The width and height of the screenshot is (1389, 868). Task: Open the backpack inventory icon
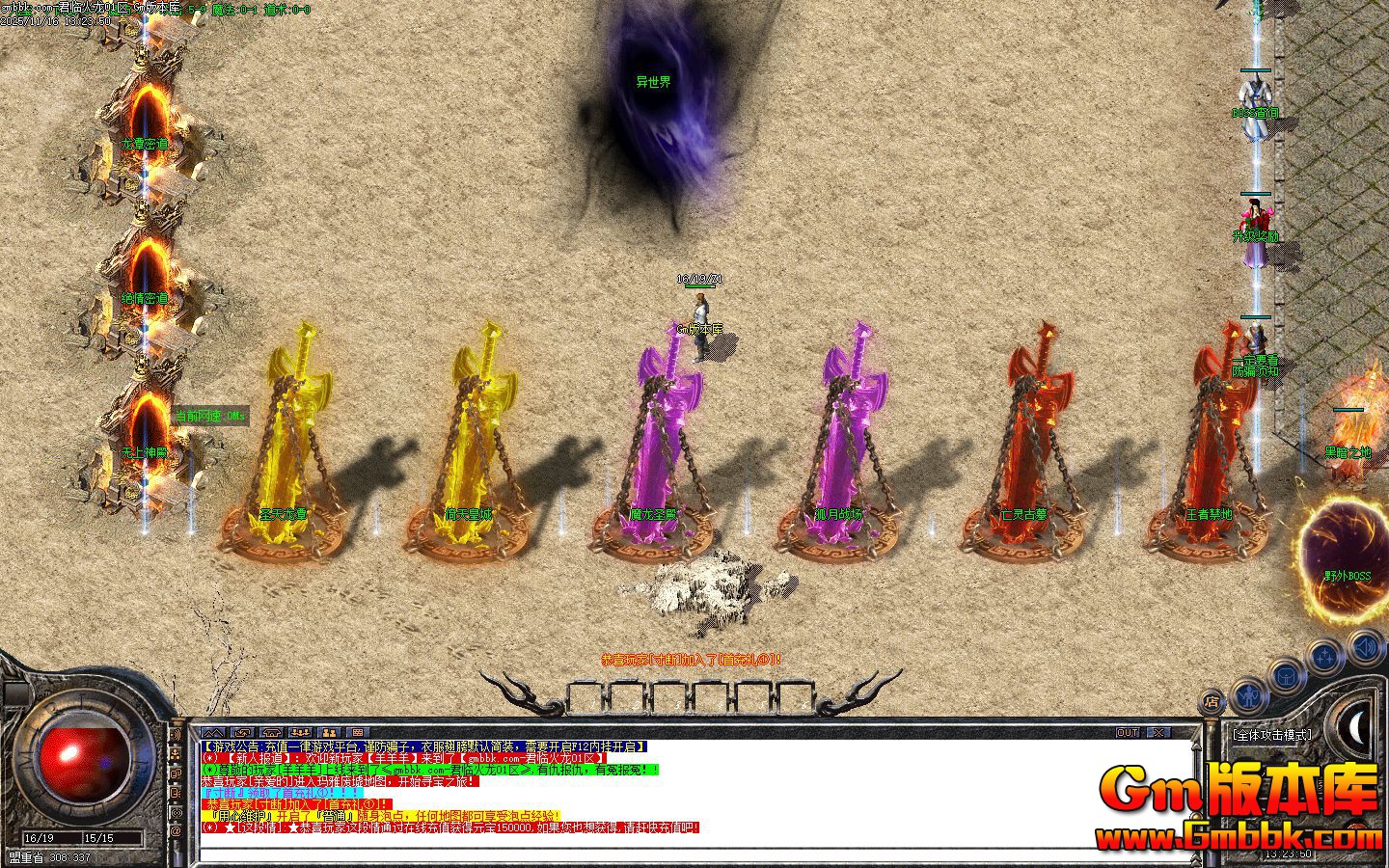click(x=1286, y=675)
